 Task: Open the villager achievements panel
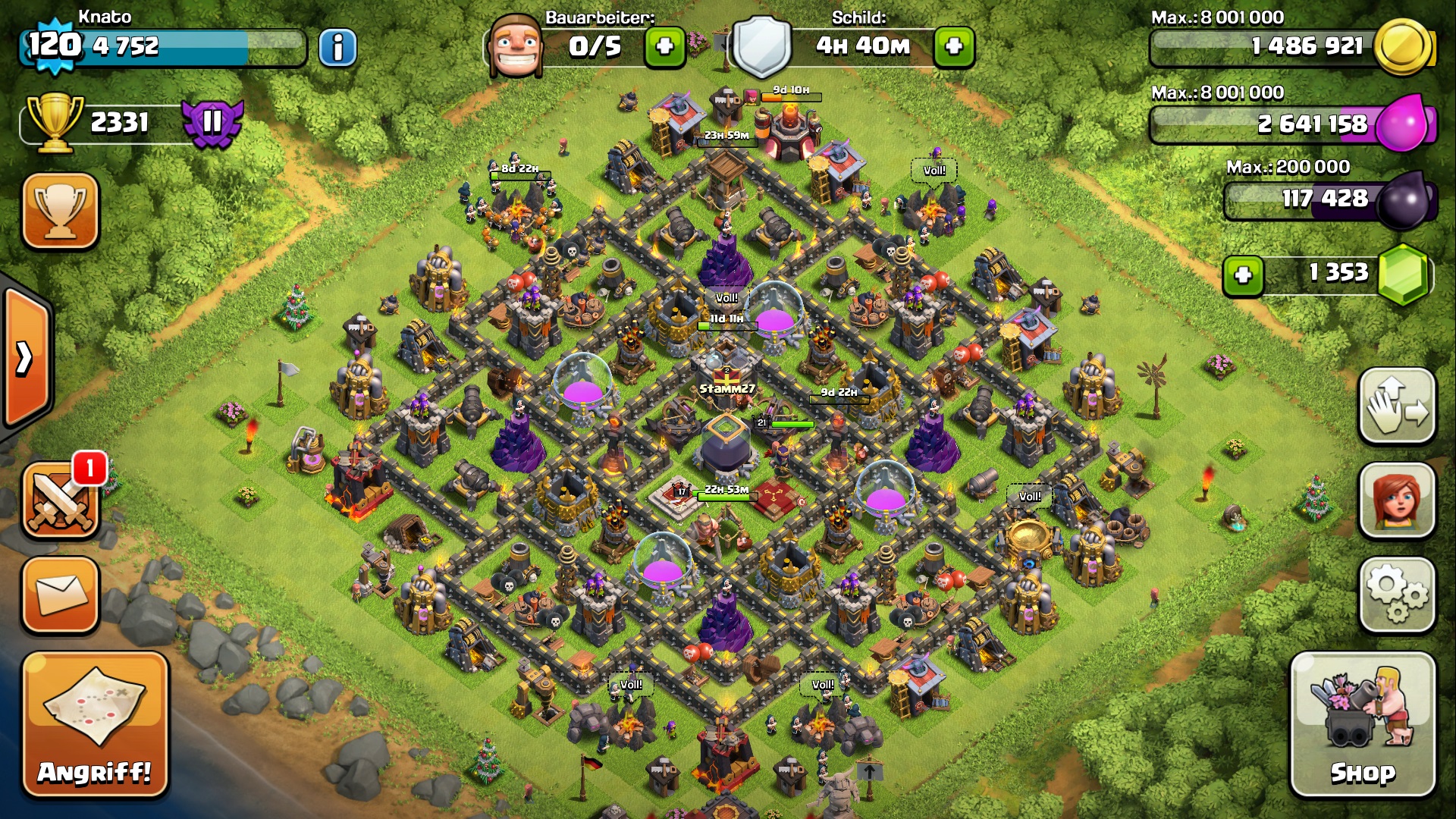1397,500
